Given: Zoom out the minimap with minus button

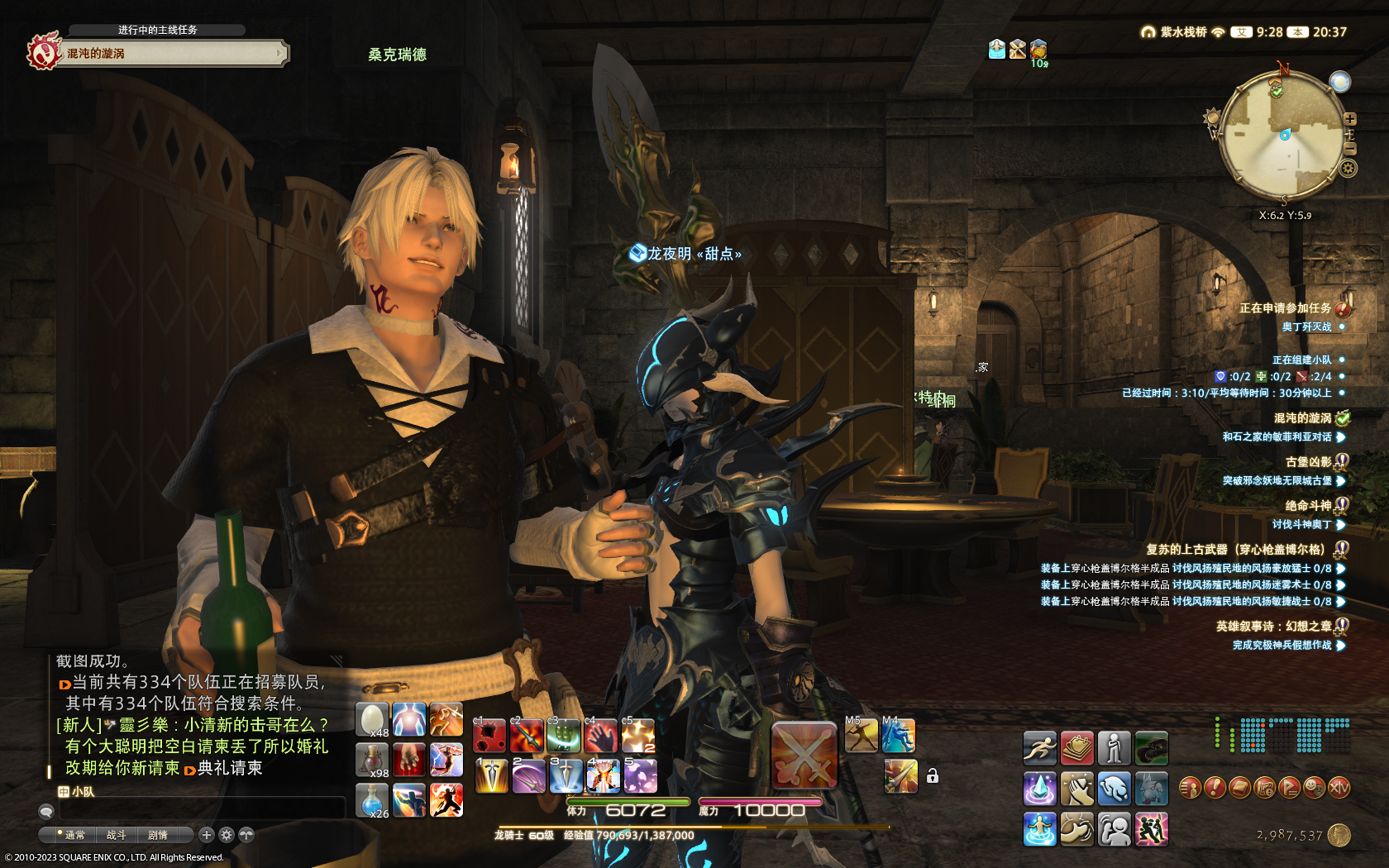Looking at the screenshot, I should pos(1350,148).
